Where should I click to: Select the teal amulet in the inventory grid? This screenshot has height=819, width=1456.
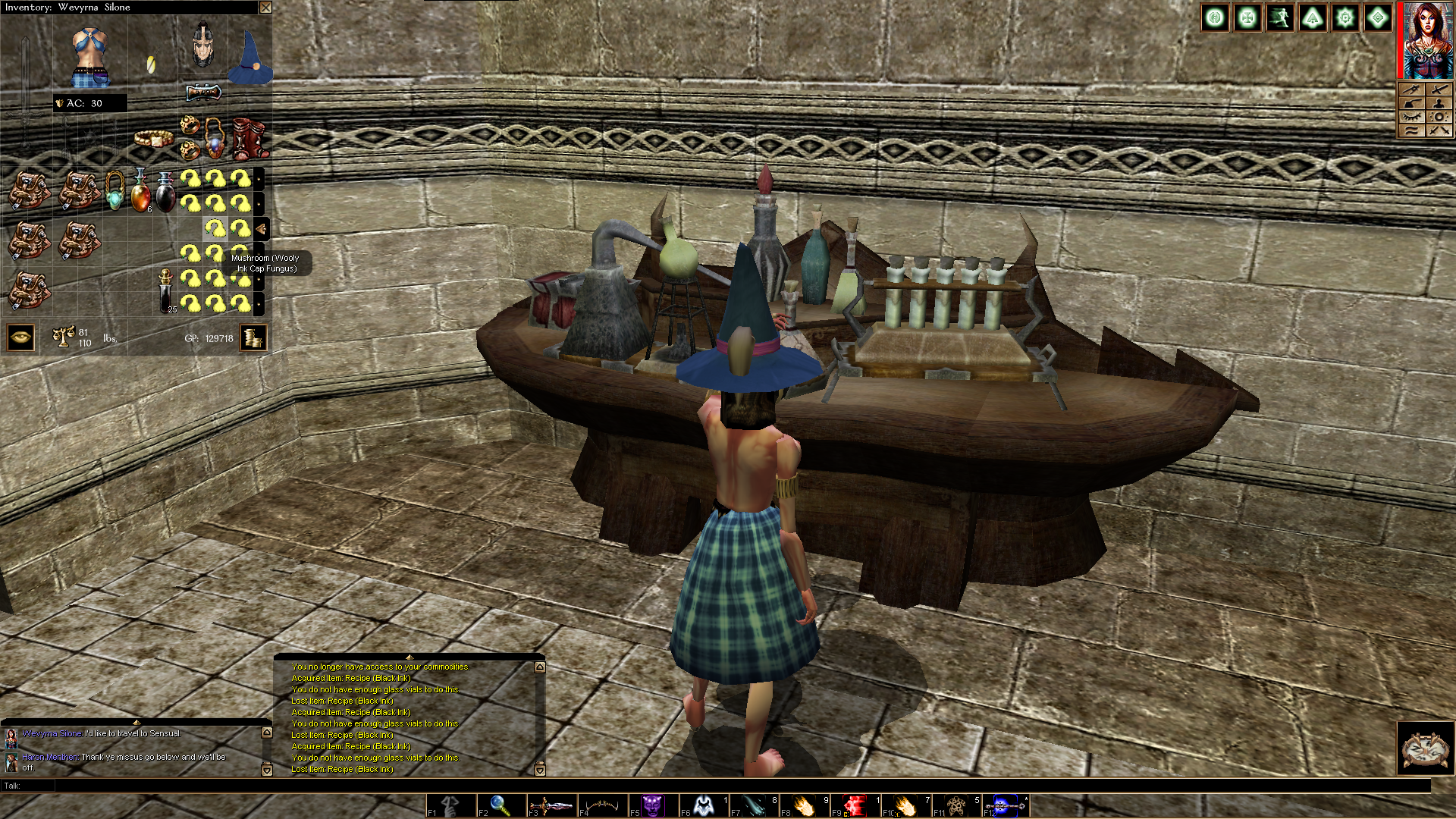(115, 190)
